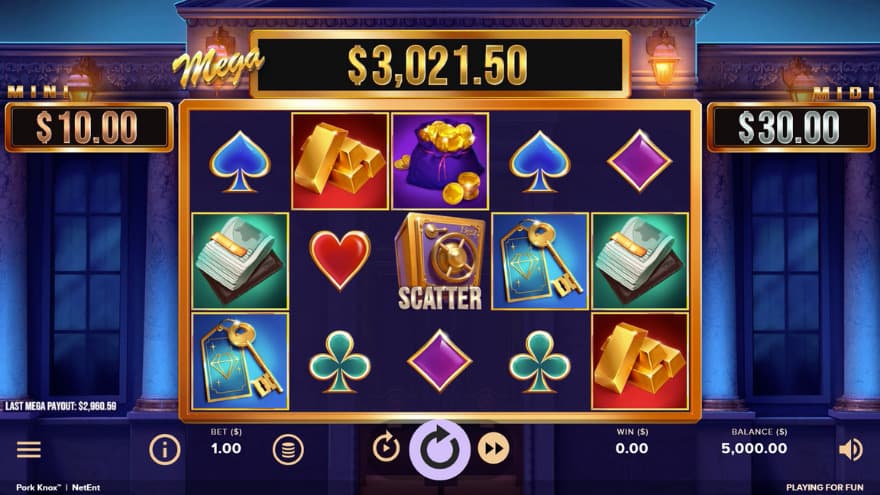Open the bet coin stack selector
This screenshot has height=495, width=880.
288,450
